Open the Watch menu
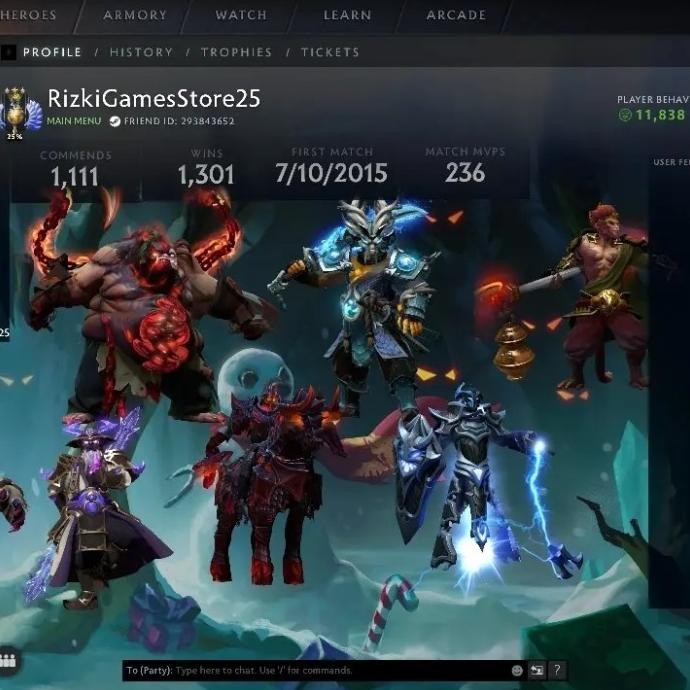This screenshot has height=690, width=690. pos(241,15)
